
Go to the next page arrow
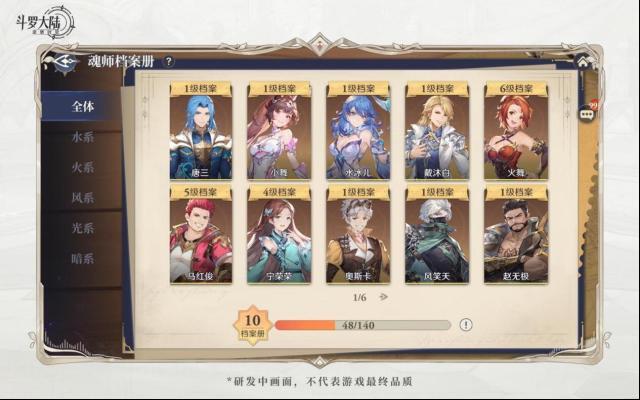click(x=383, y=297)
